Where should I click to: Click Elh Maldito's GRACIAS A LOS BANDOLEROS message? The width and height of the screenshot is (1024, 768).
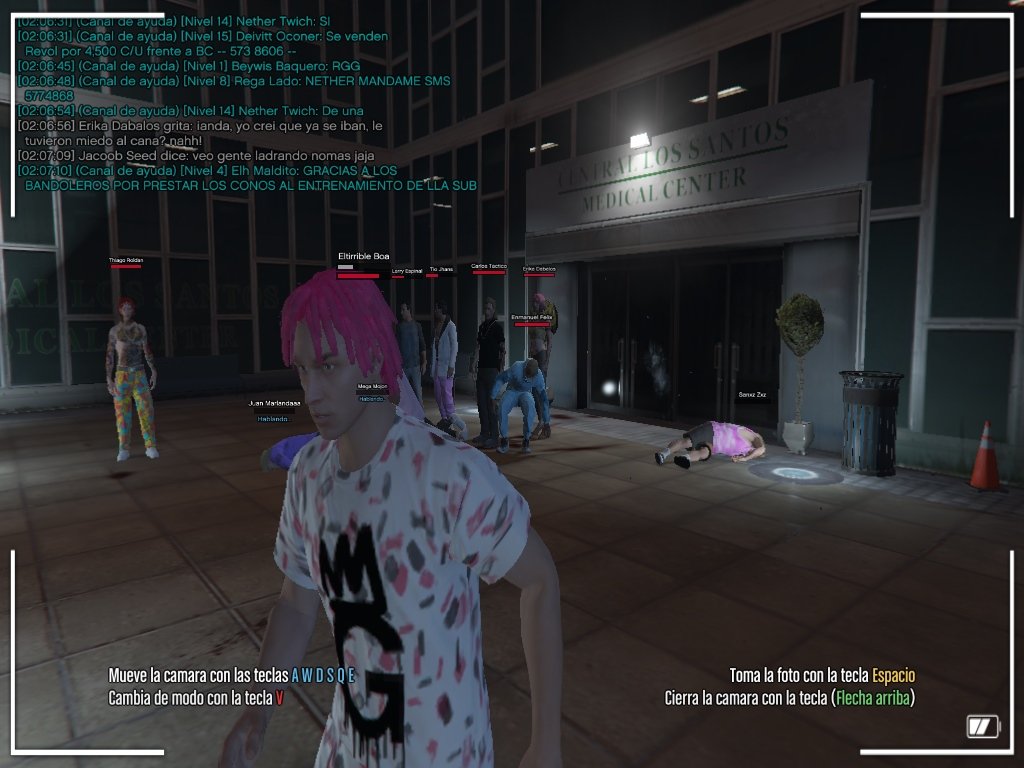click(x=246, y=178)
